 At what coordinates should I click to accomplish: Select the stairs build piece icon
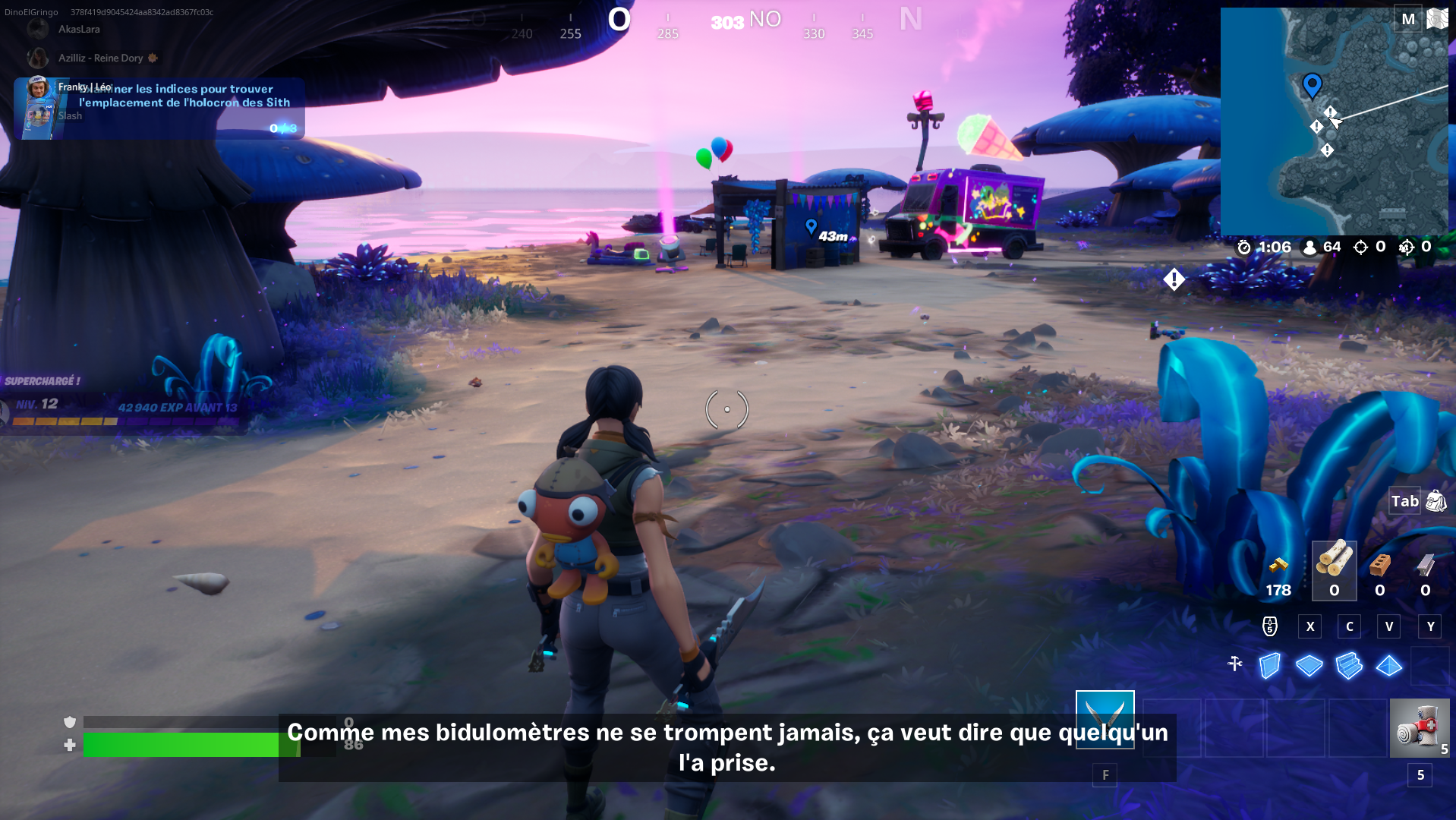point(1347,665)
